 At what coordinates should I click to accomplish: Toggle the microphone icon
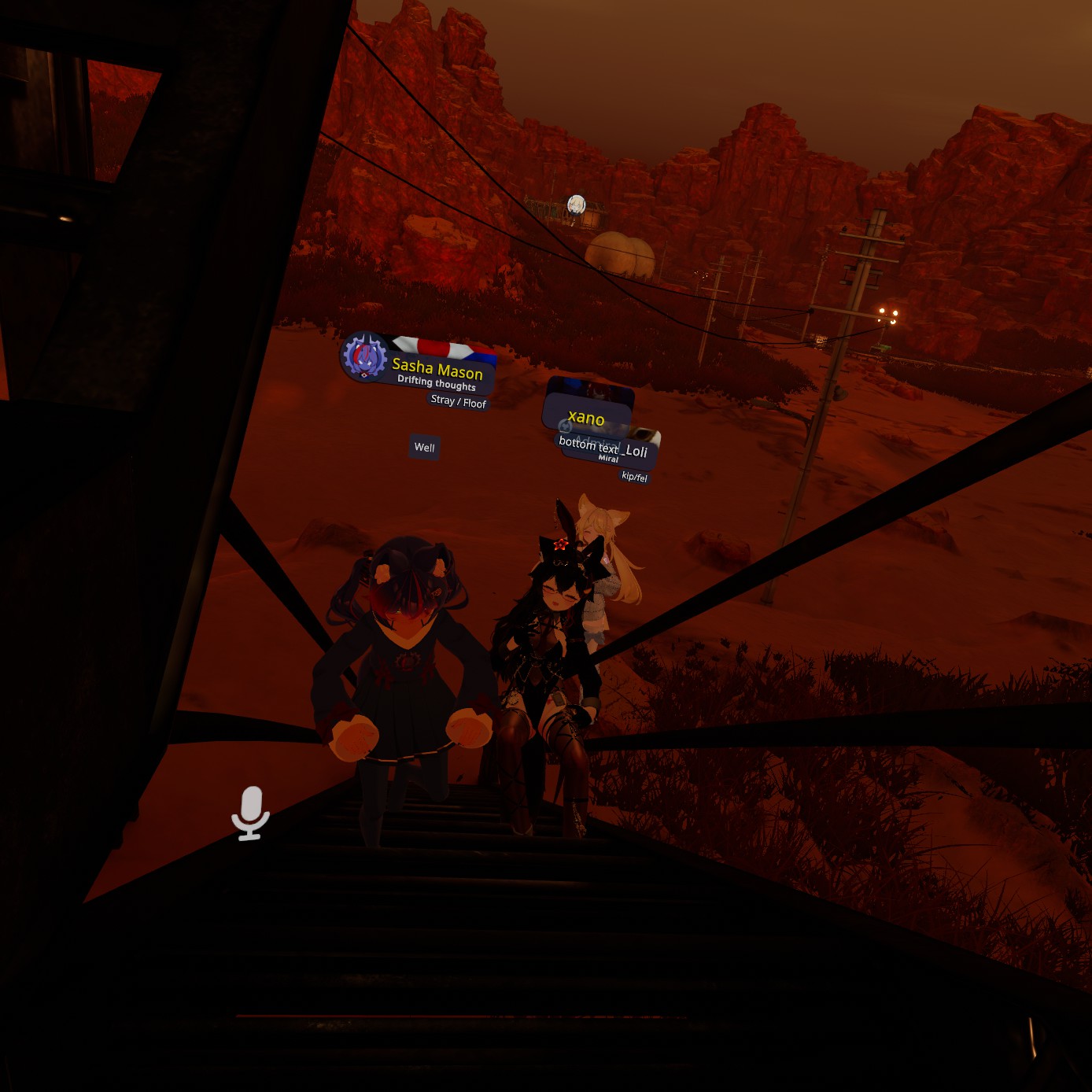click(x=251, y=813)
